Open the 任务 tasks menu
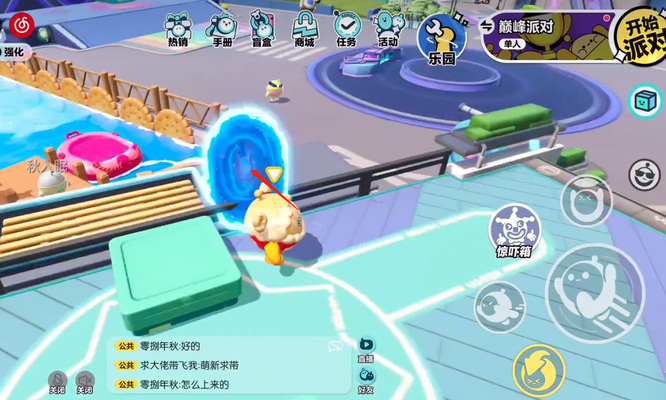 click(x=346, y=29)
